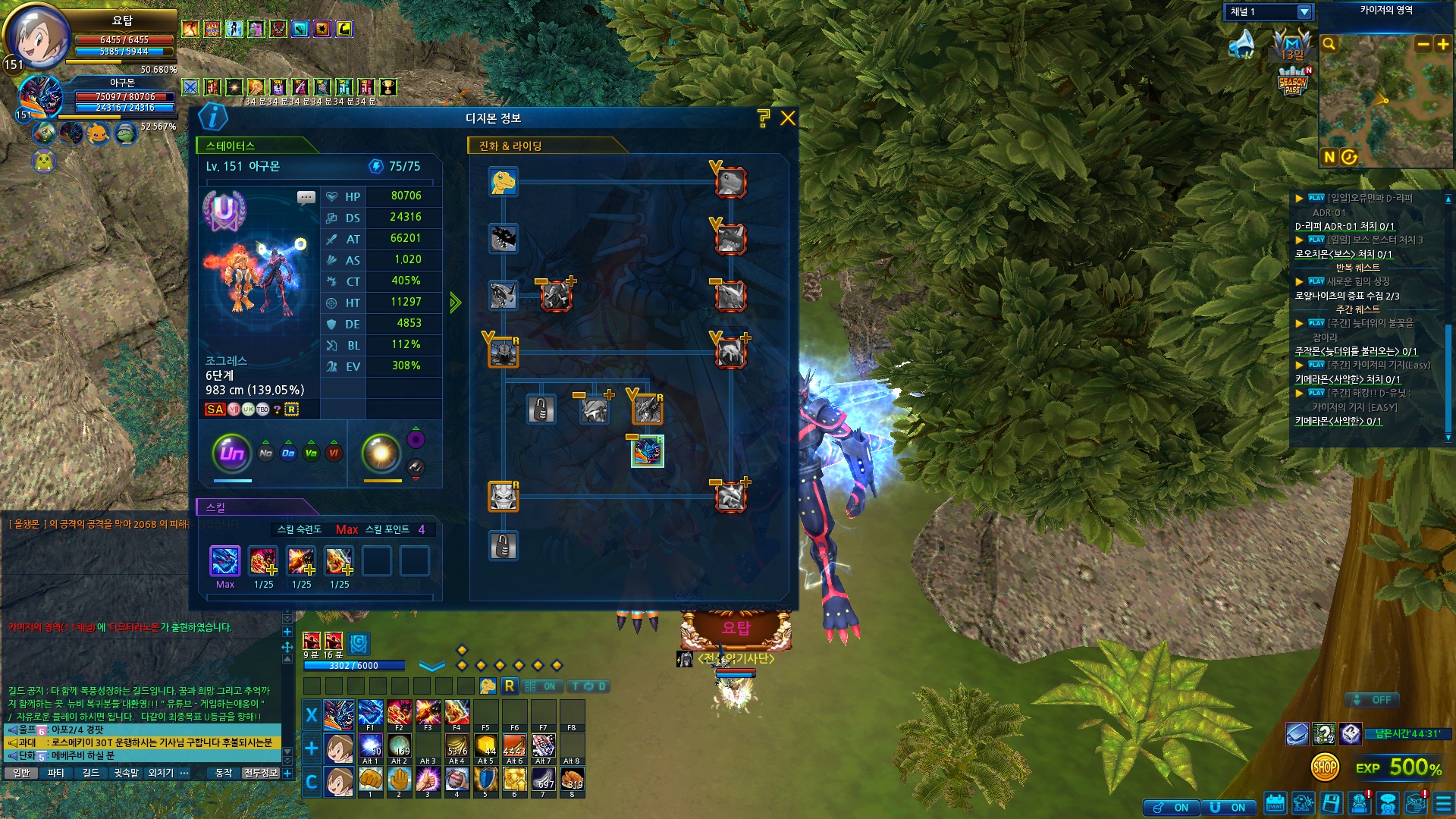Select the yellow Agumon evolution node
This screenshot has height=819, width=1456.
(x=503, y=182)
